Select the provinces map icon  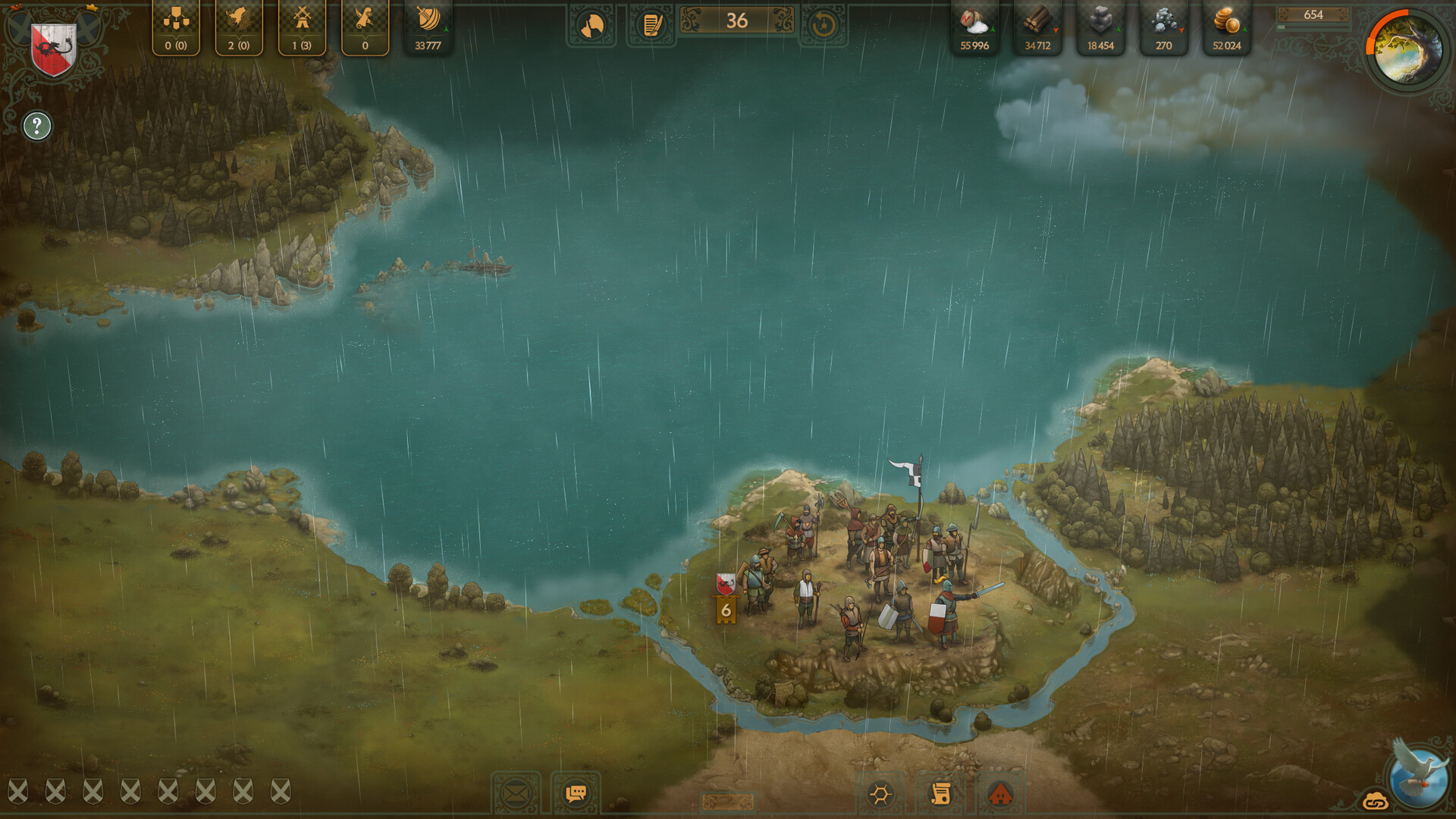tap(239, 27)
